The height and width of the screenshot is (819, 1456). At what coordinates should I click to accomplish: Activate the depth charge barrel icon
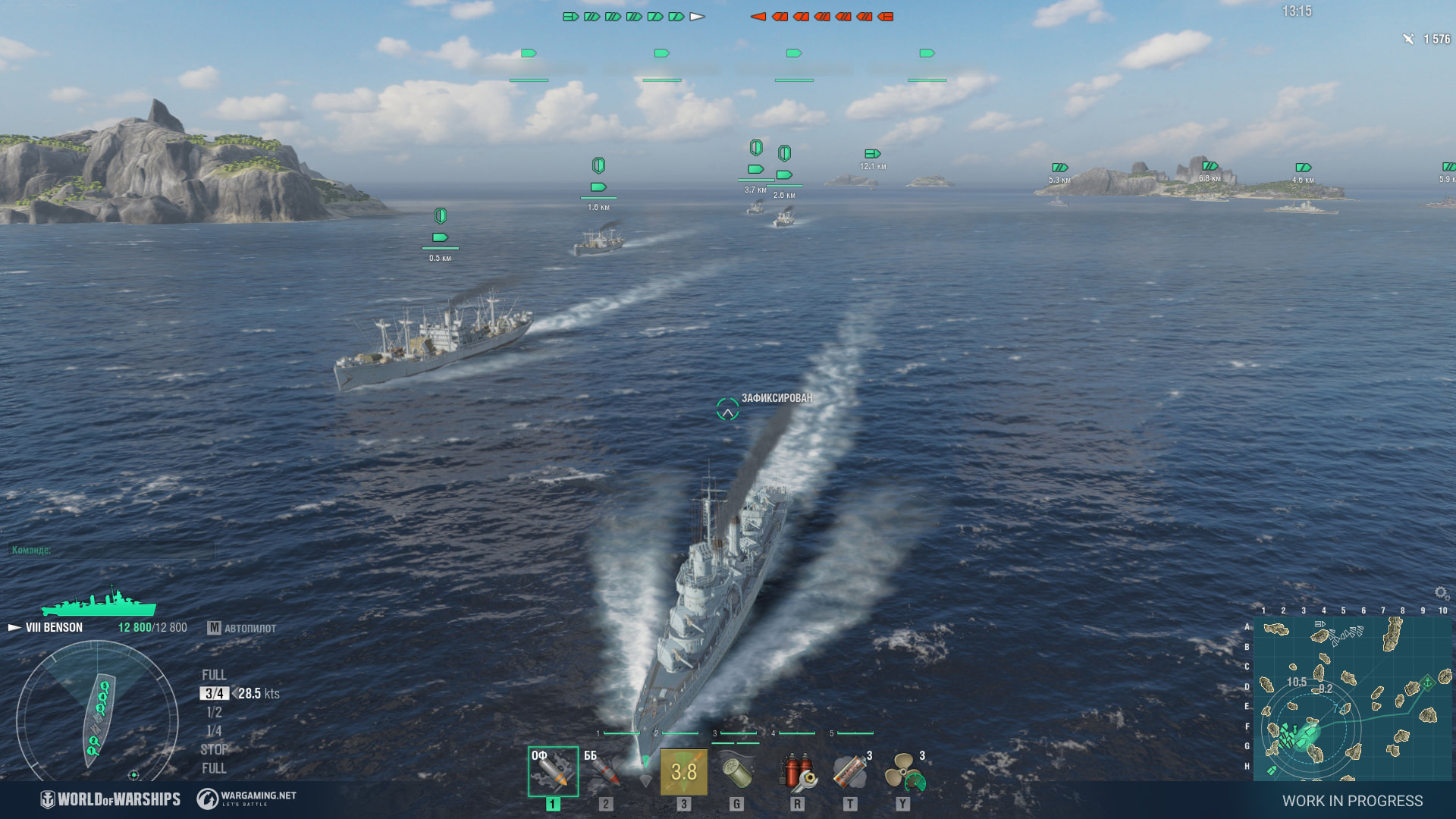pos(736,772)
